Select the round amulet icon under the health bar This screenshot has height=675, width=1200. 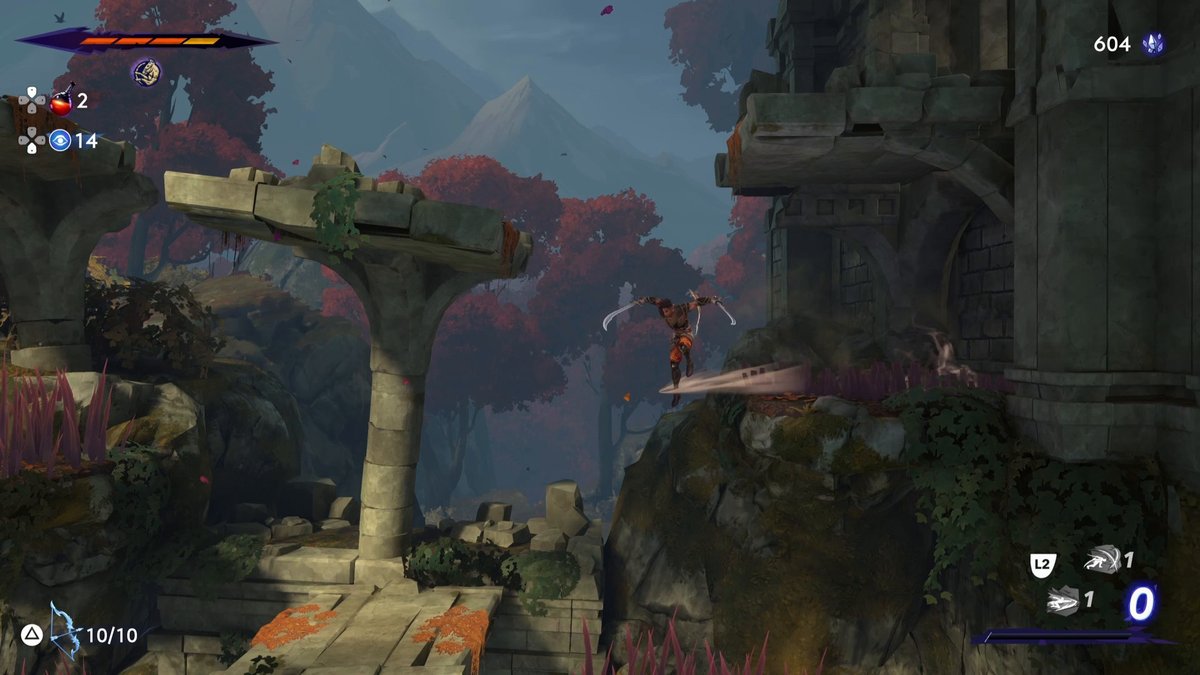(x=146, y=71)
